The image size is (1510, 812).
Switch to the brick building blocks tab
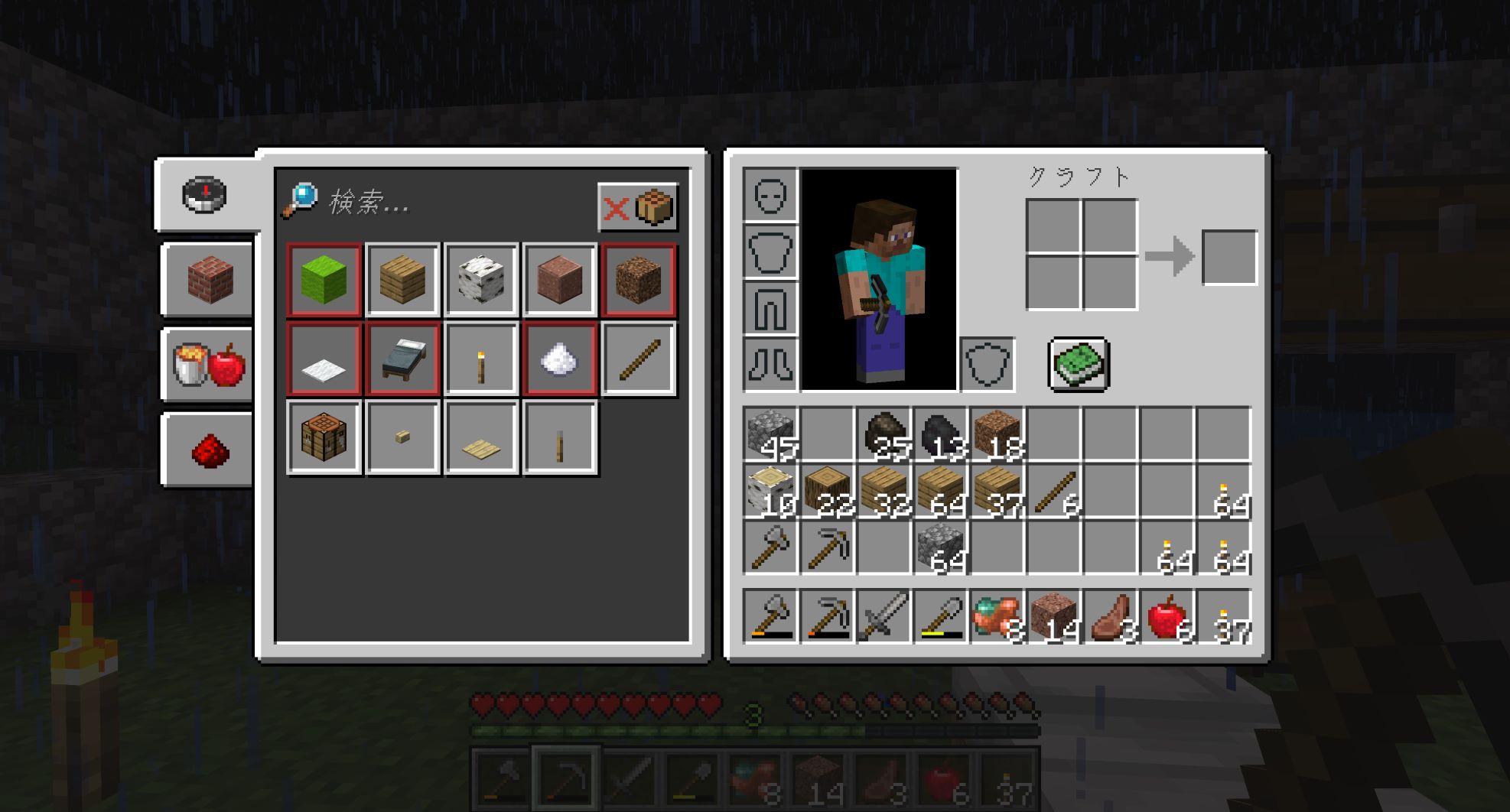tap(209, 279)
